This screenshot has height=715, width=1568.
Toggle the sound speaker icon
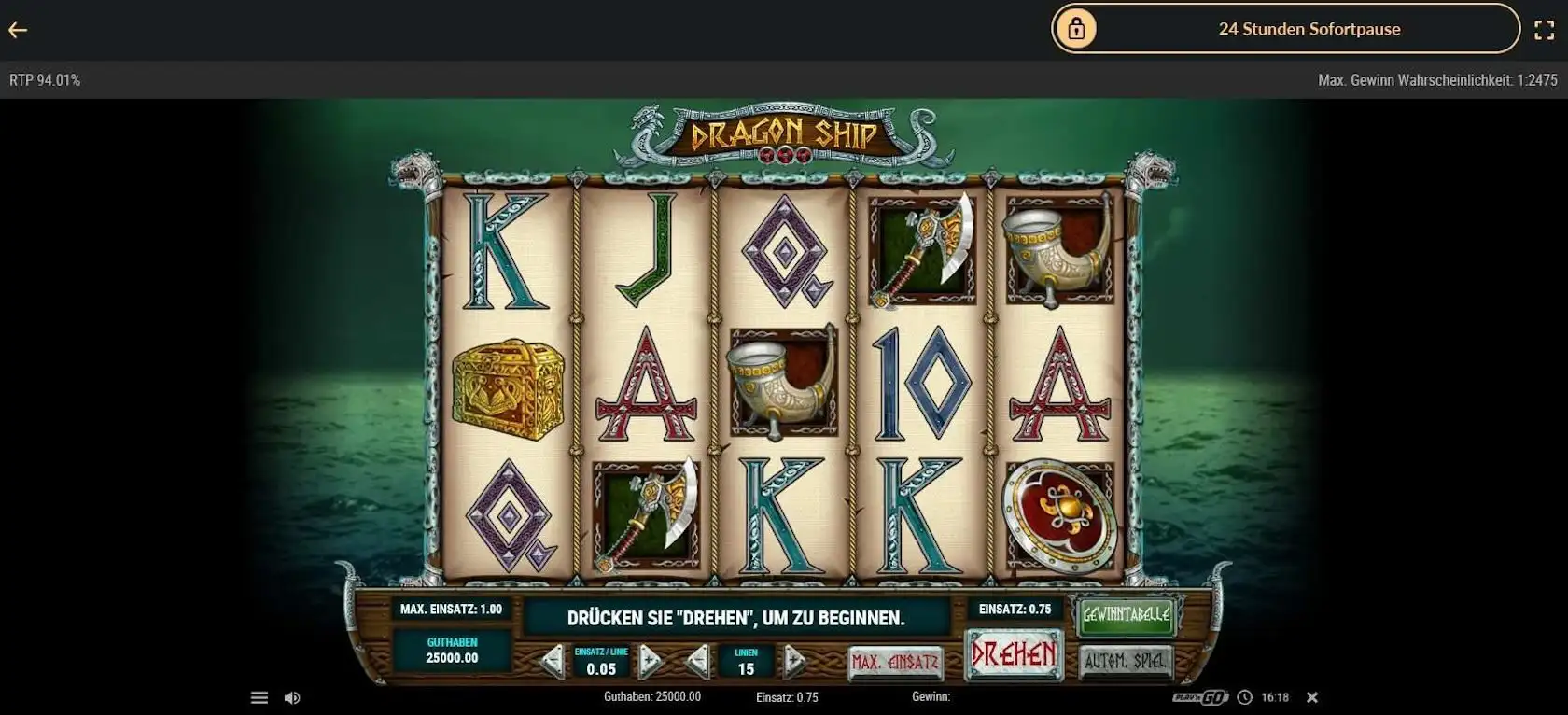(292, 697)
